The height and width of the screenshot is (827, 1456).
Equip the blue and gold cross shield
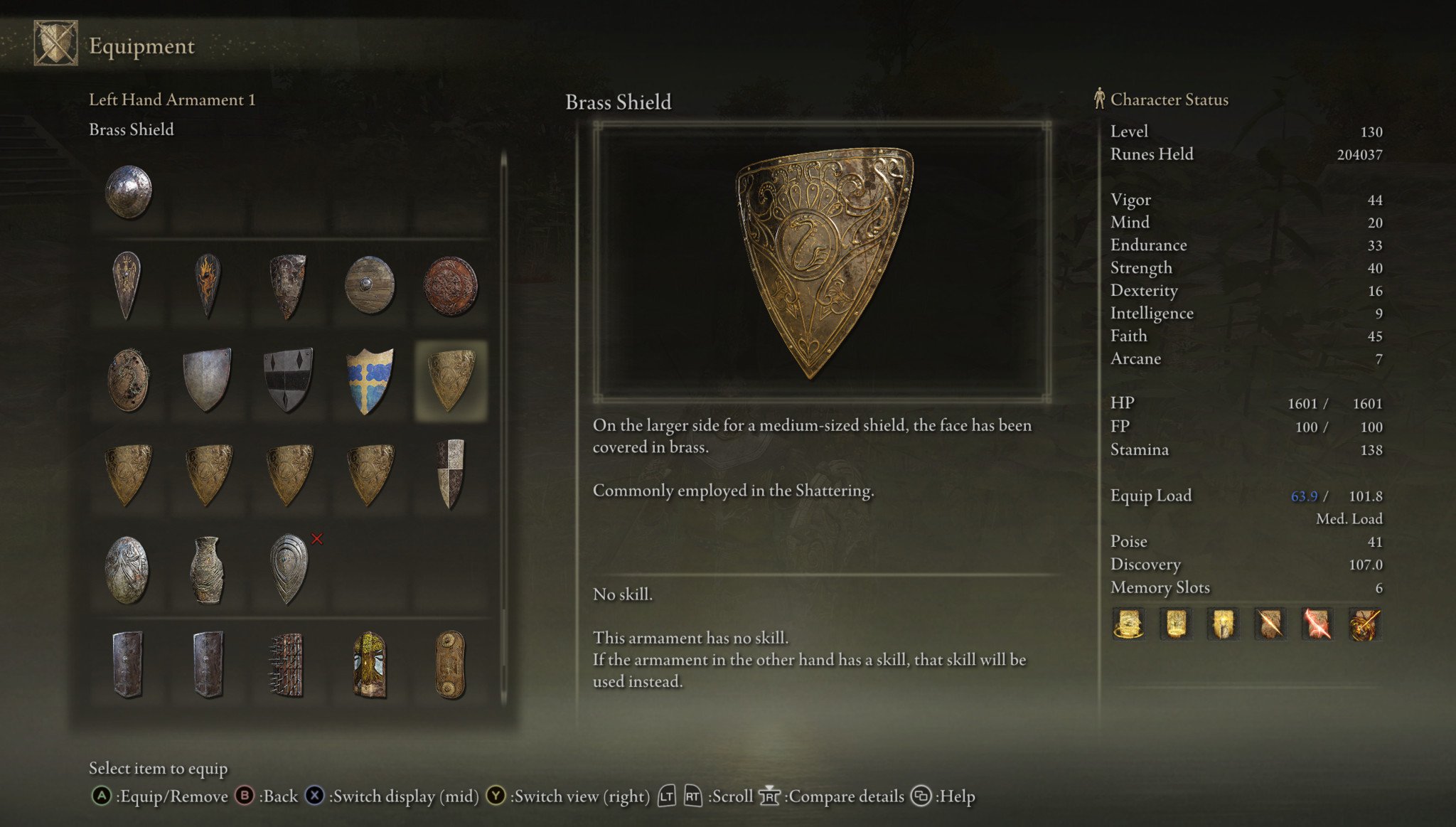(369, 380)
